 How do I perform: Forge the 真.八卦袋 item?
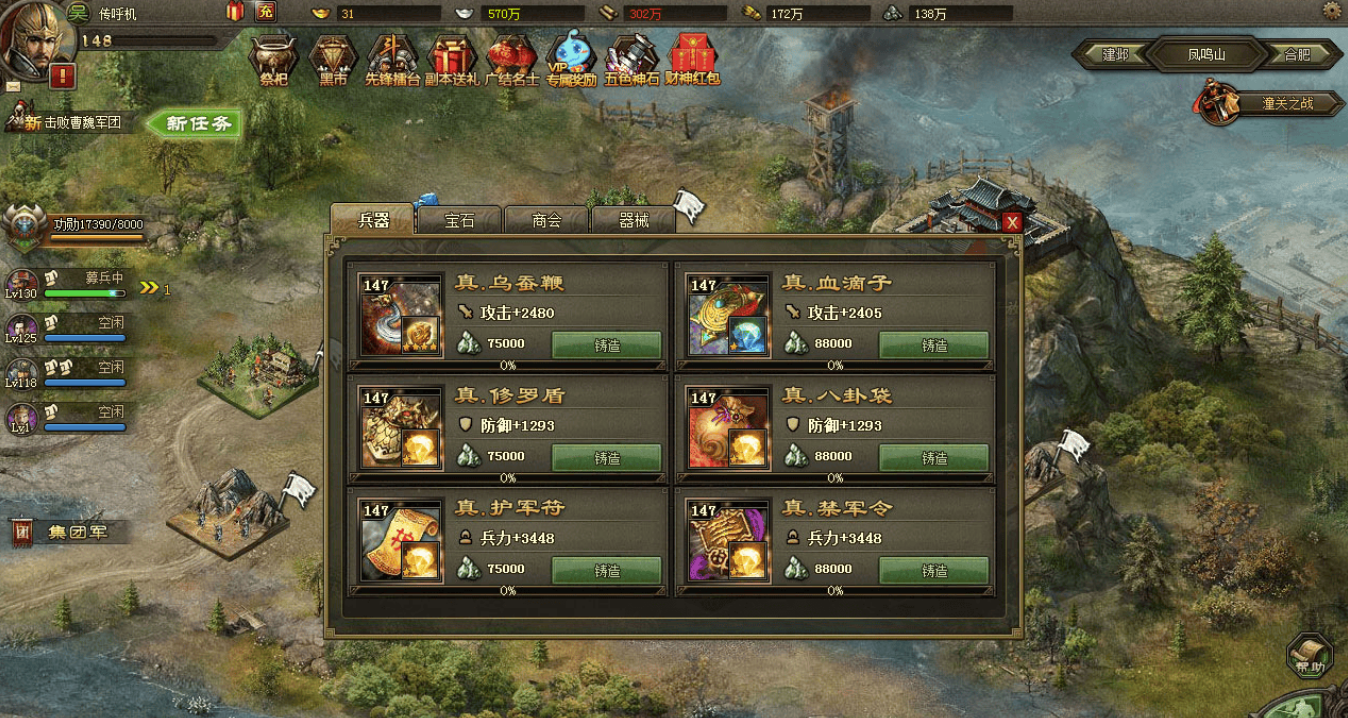pyautogui.click(x=934, y=458)
